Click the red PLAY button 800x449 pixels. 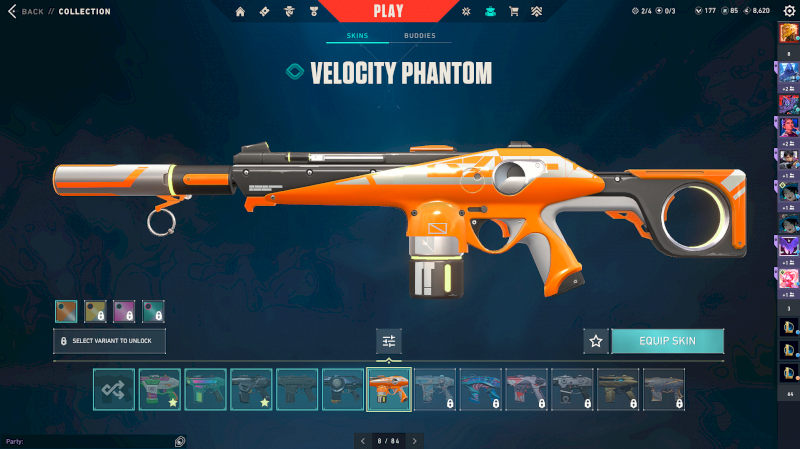[x=388, y=11]
